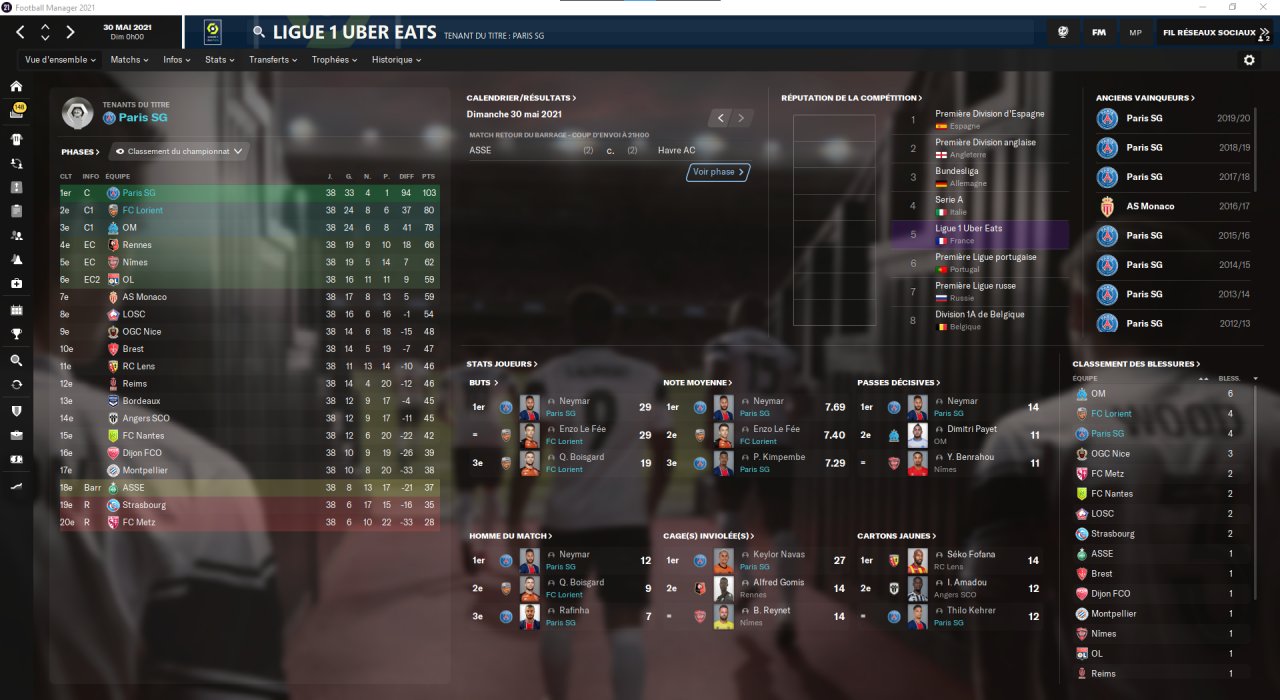Open the Transferts menu
Viewport: 1280px width, 700px height.
(273, 60)
